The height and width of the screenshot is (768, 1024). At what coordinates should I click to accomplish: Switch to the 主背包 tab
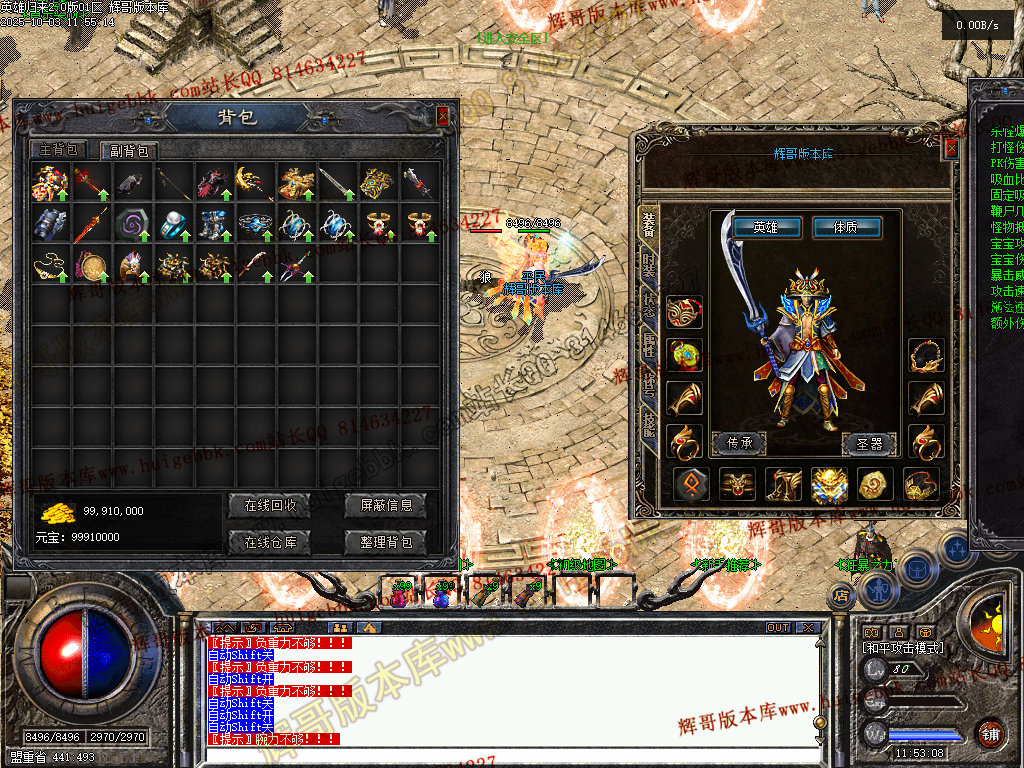pos(59,150)
